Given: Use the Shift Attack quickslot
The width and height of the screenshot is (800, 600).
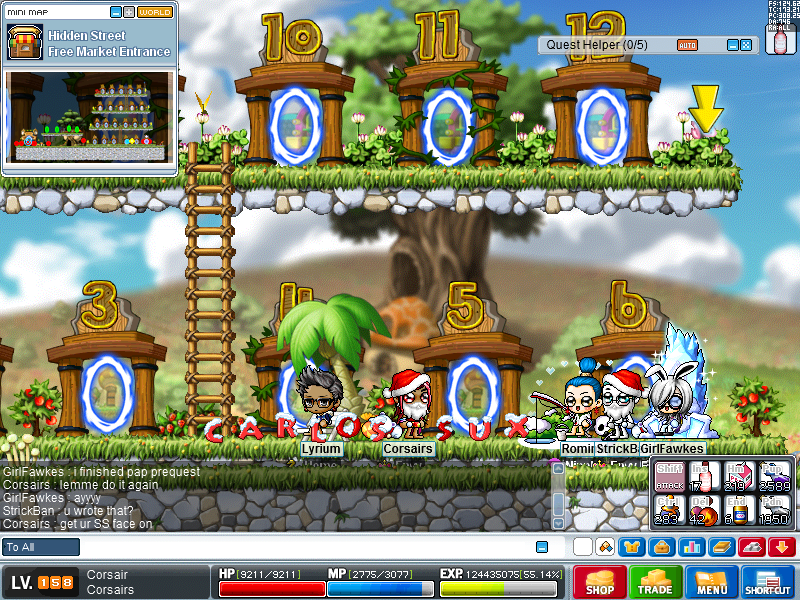Looking at the screenshot, I should pyautogui.click(x=669, y=476).
